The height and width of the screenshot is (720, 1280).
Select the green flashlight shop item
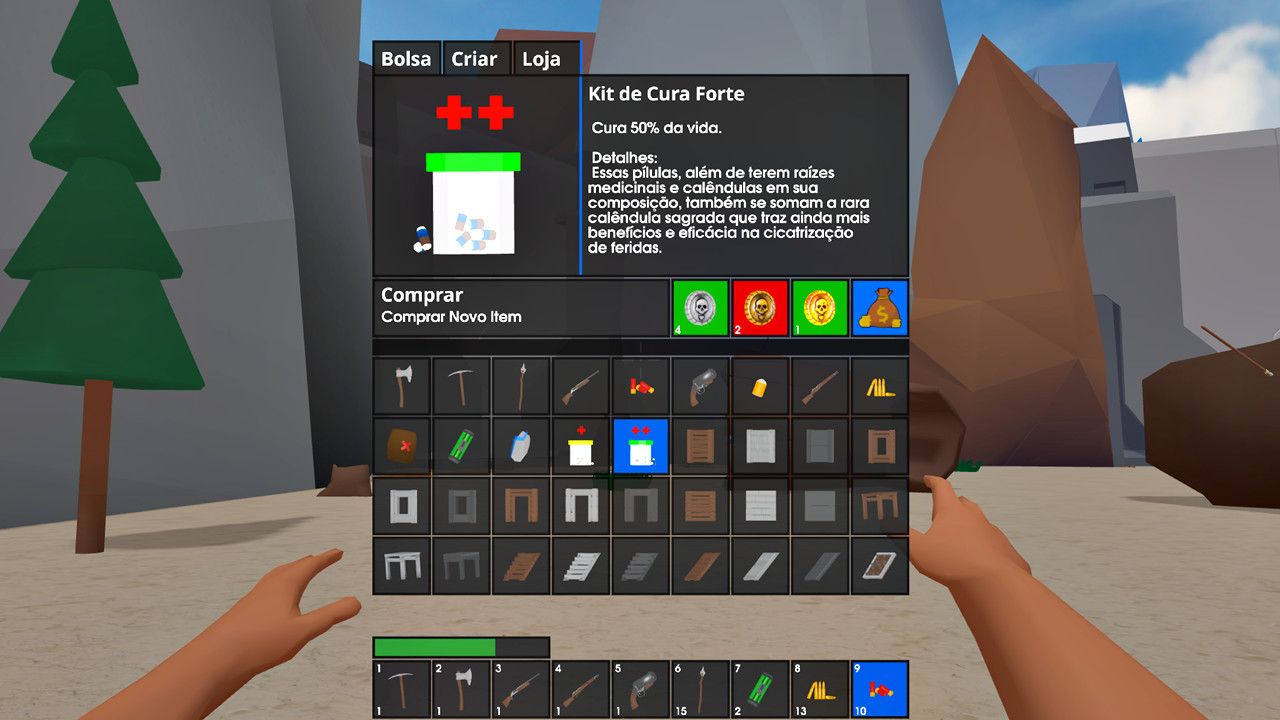pos(461,446)
